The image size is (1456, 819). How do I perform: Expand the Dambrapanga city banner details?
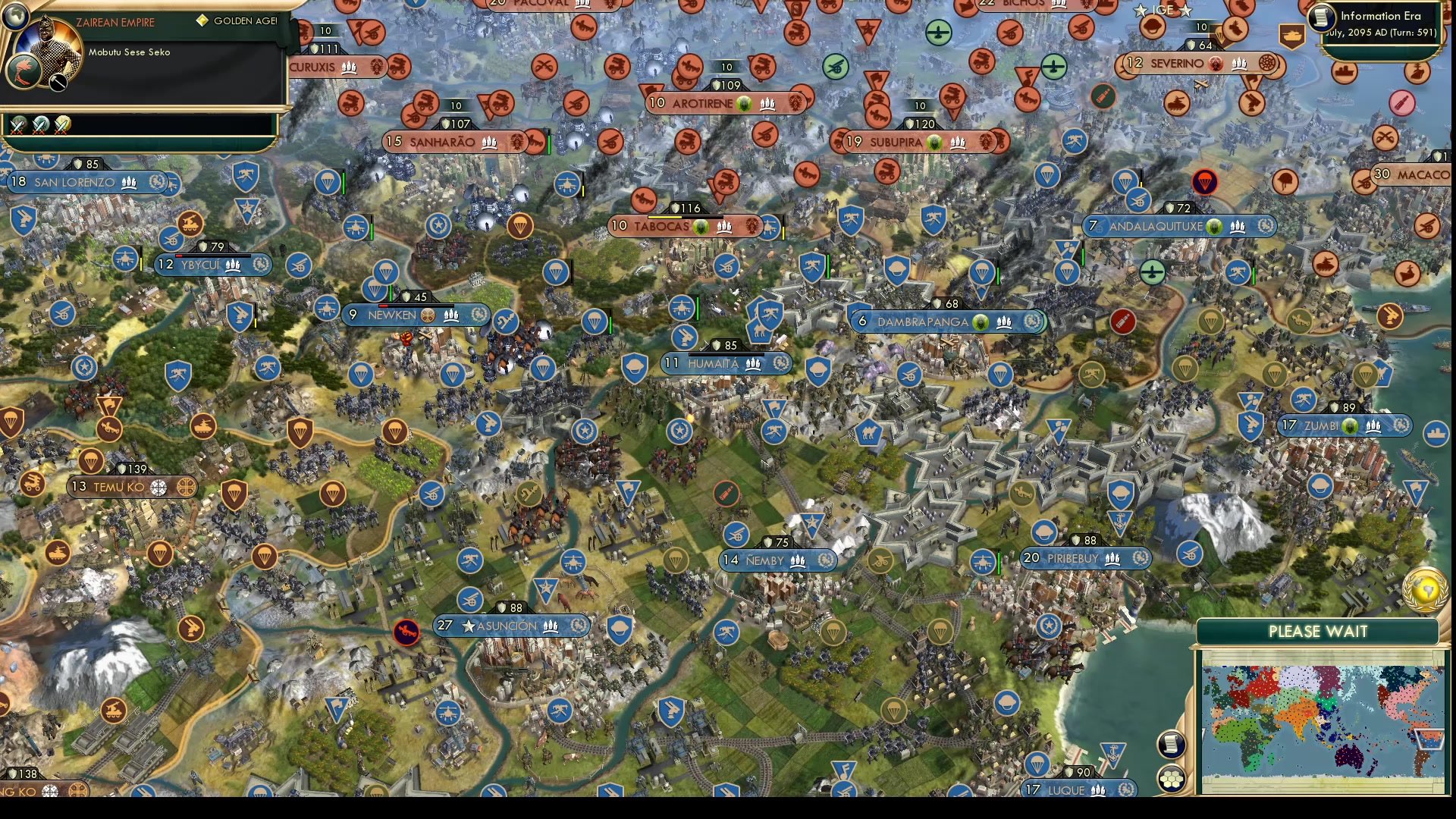click(x=948, y=321)
